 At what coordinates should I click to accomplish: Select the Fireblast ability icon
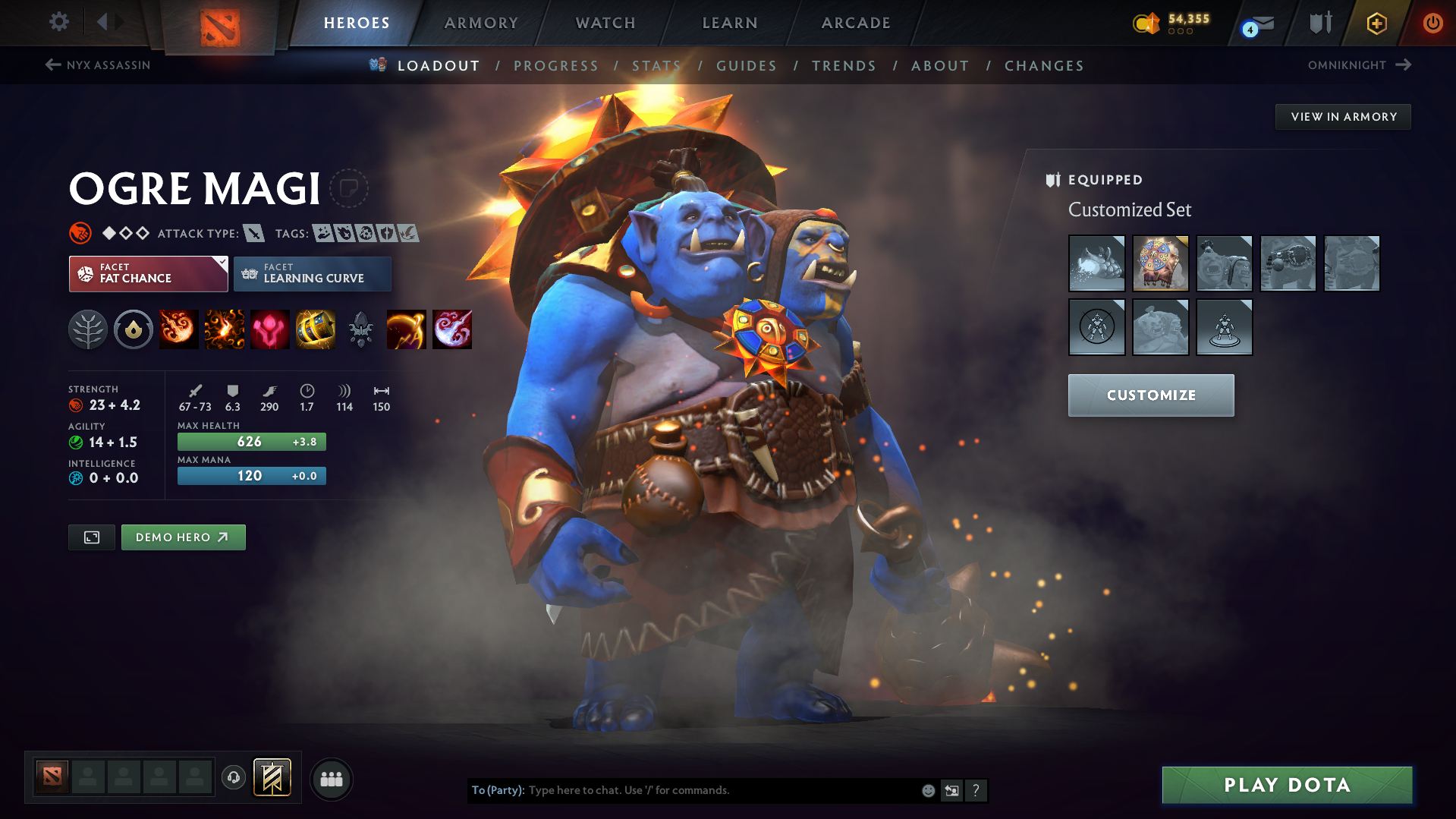tap(178, 329)
